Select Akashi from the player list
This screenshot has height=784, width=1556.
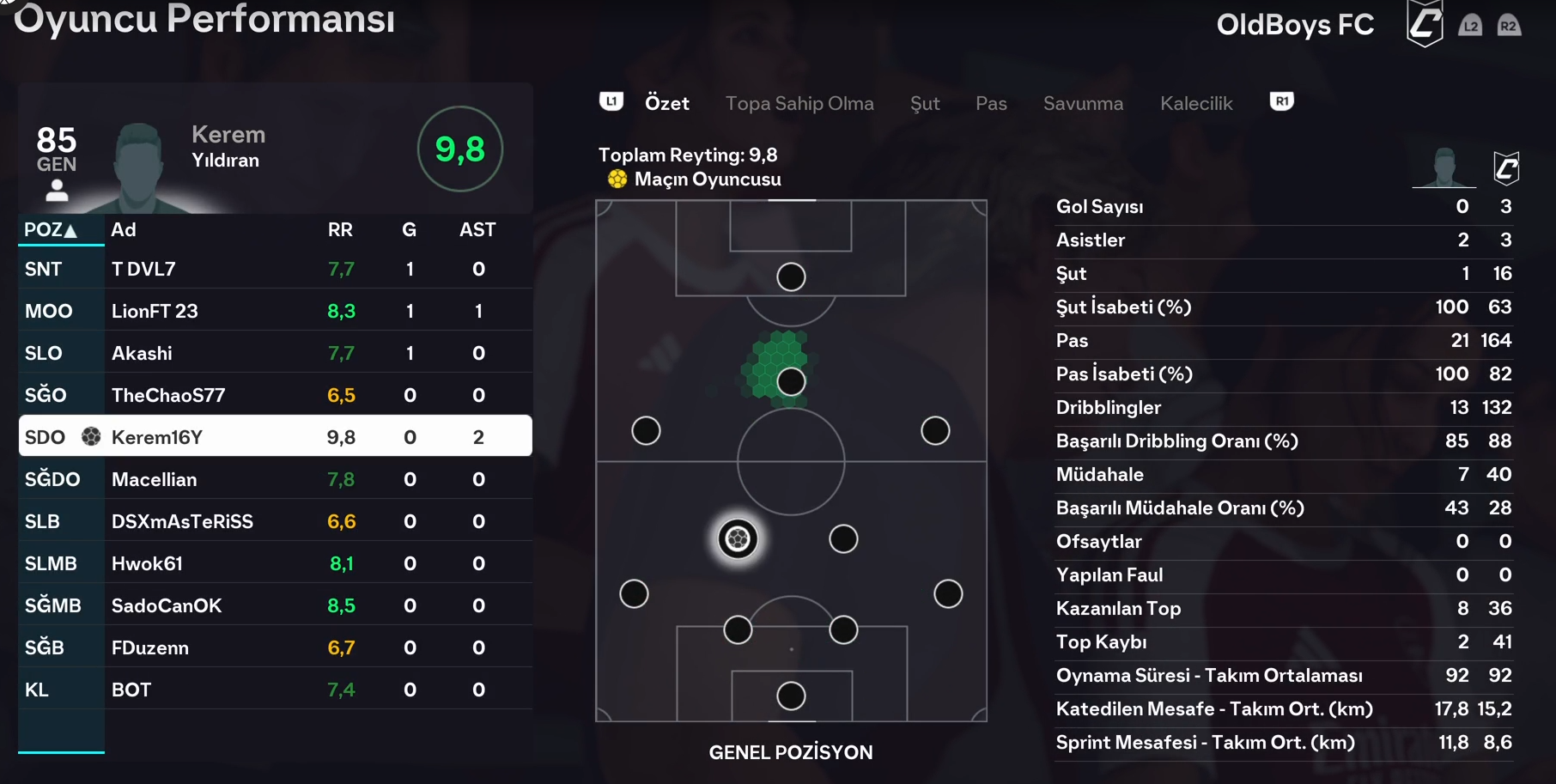275,354
